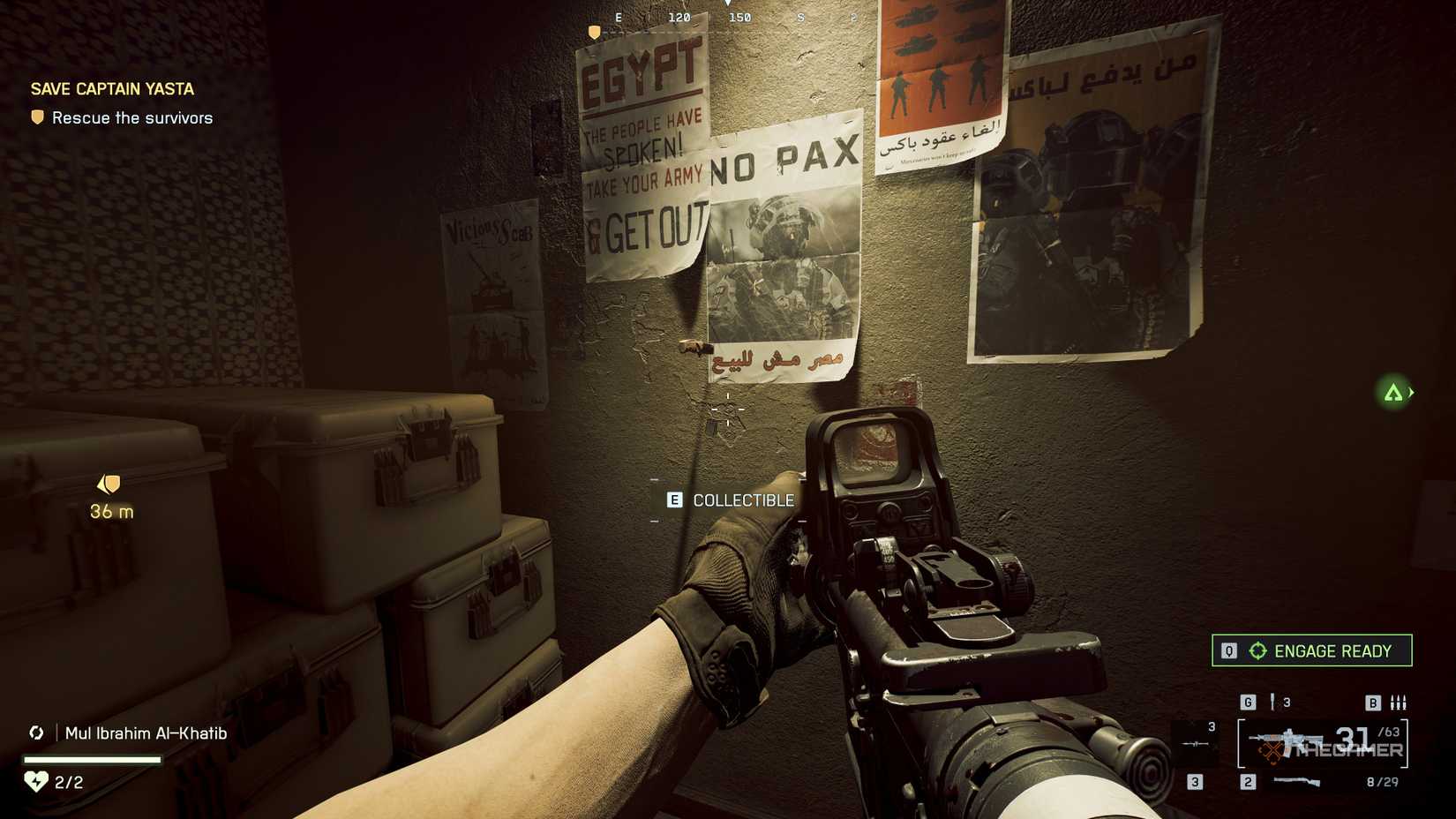Click the objective shield icon beside Rescue the survivors
Screen dimensions: 1456x819
pos(35,116)
